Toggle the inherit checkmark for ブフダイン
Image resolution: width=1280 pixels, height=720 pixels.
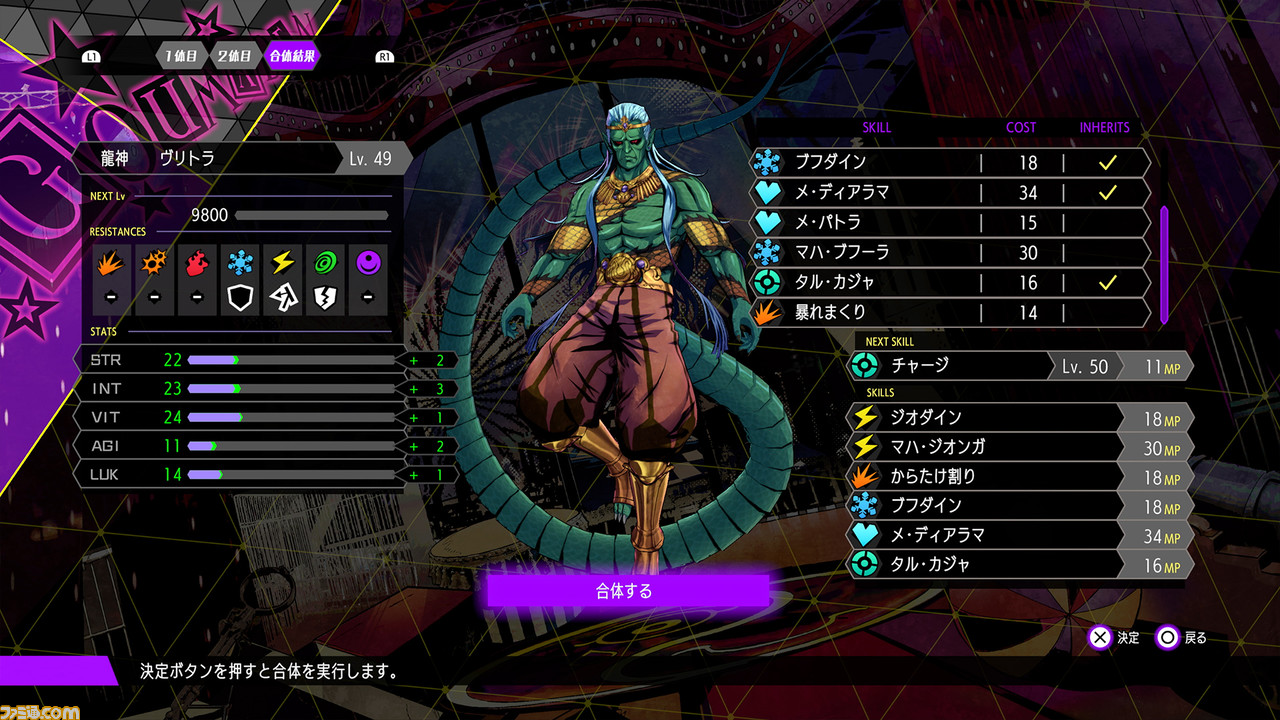(1106, 162)
